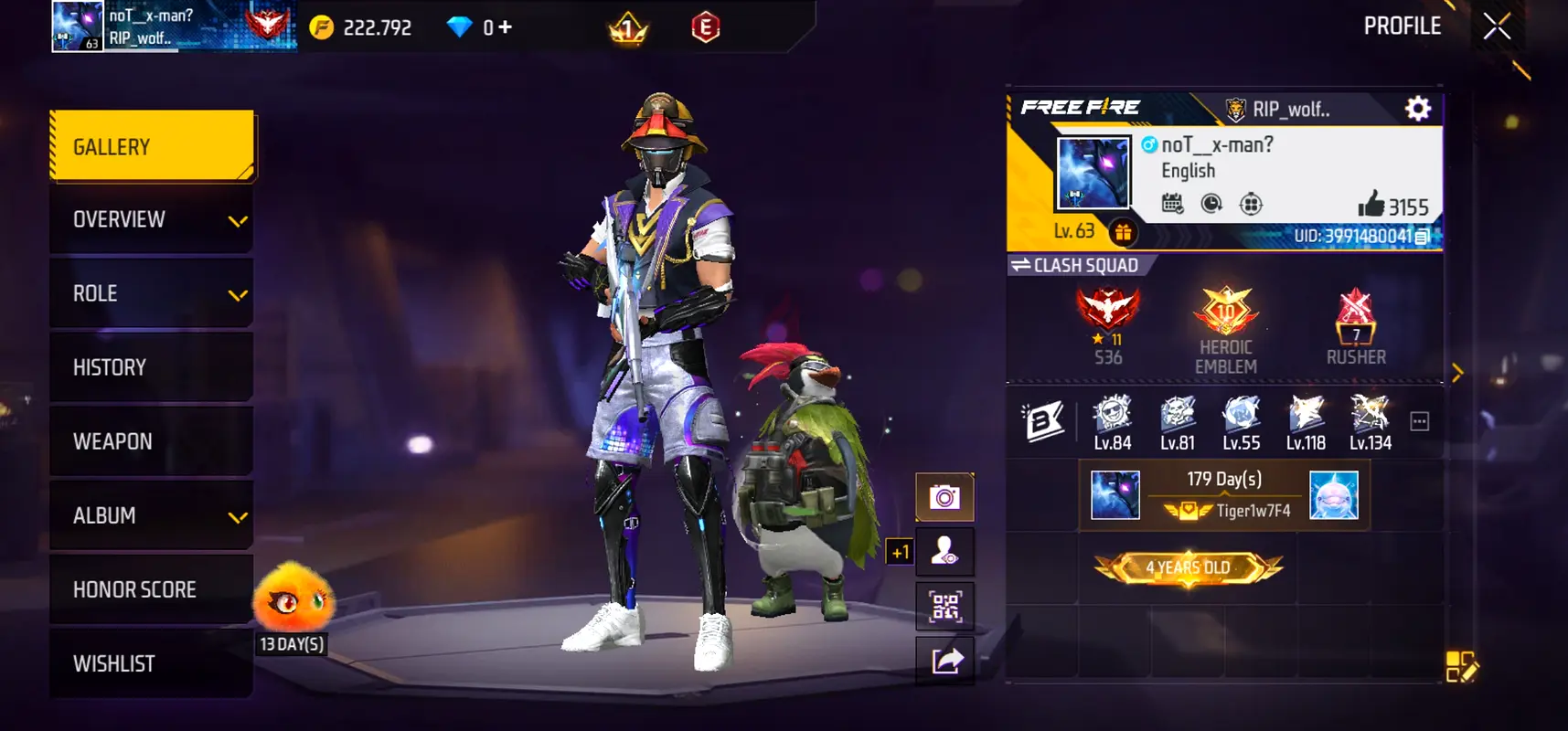
Task: Switch to the Weapon section
Action: (152, 441)
